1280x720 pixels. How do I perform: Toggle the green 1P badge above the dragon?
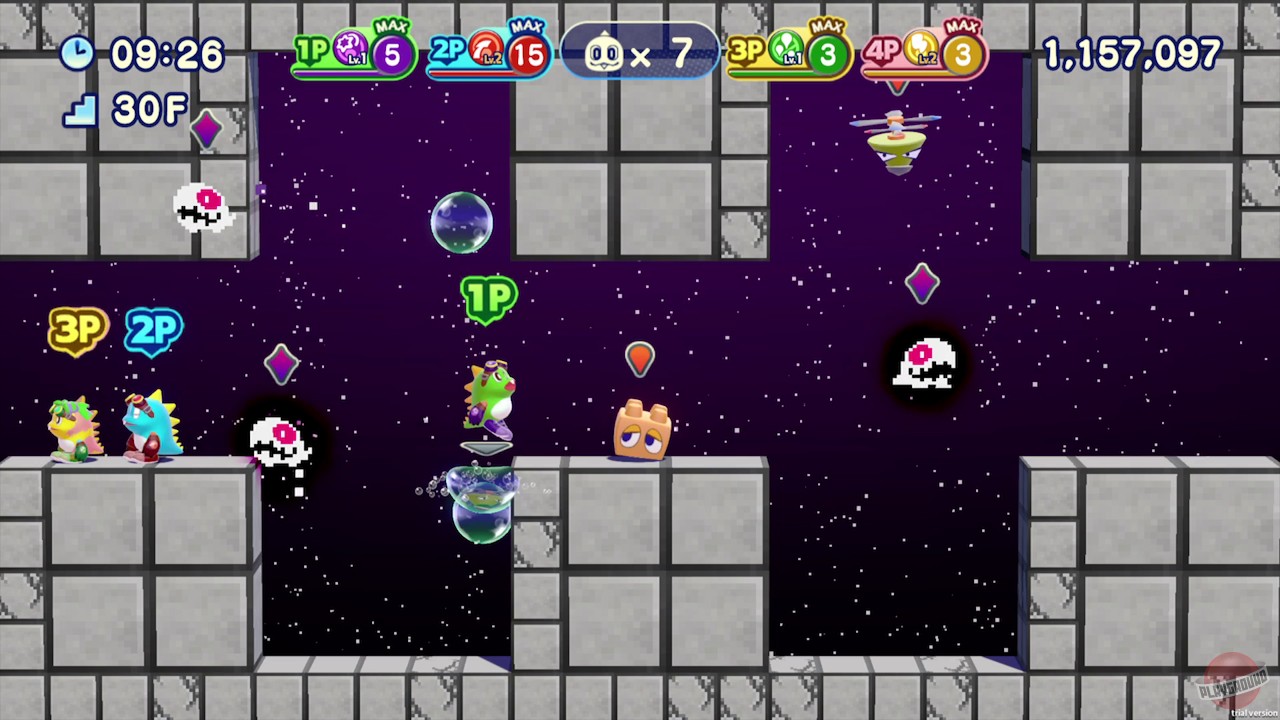point(488,298)
